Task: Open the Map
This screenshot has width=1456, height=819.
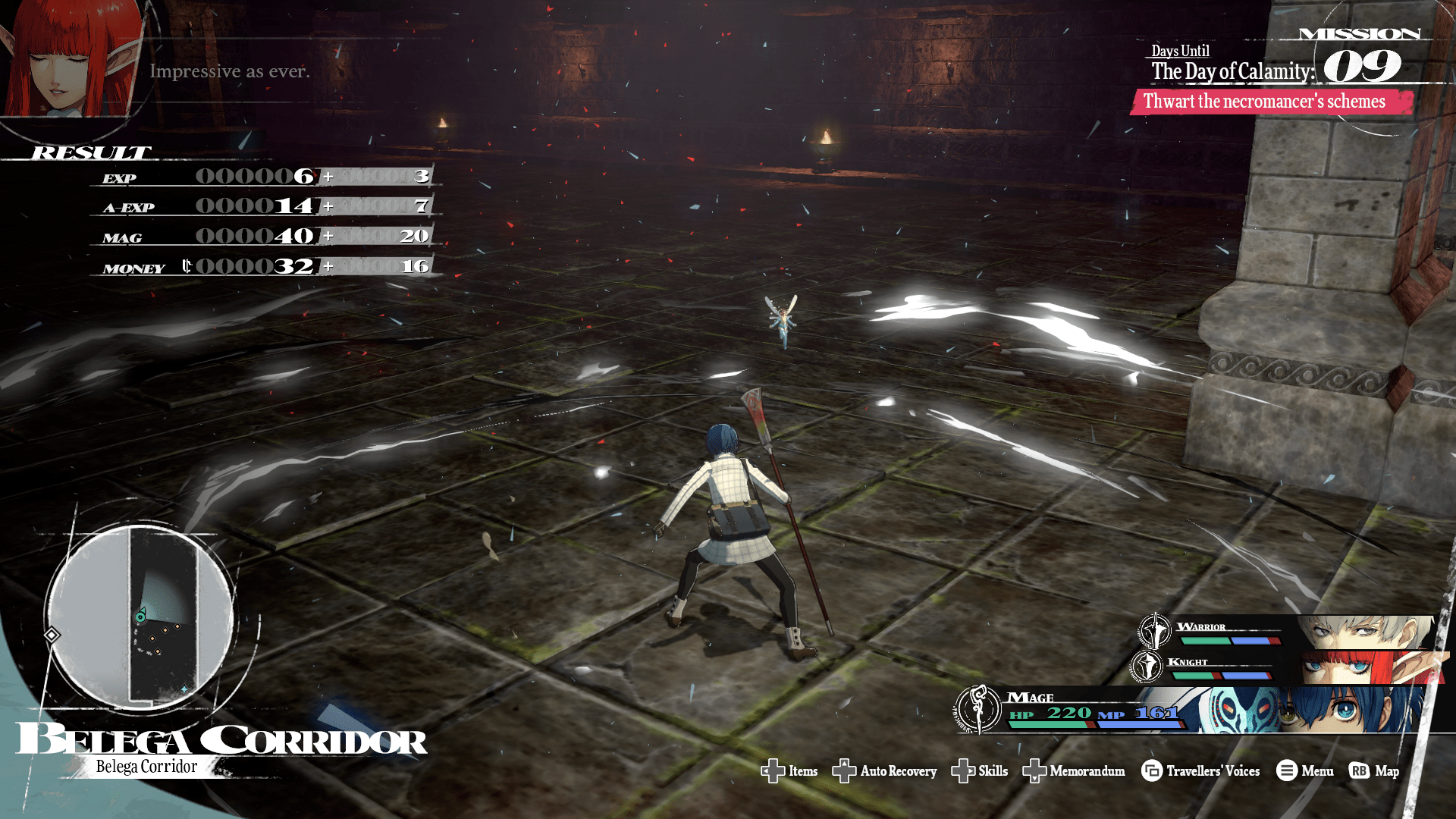Action: click(x=1374, y=771)
